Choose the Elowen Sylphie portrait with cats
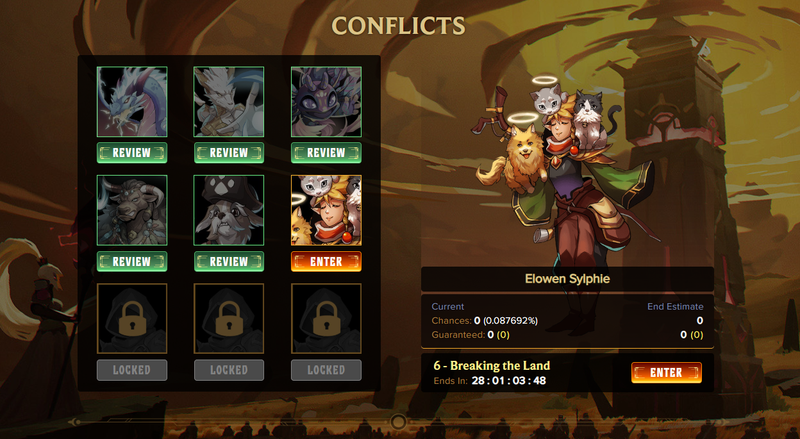This screenshot has width=800, height=439. point(326,210)
